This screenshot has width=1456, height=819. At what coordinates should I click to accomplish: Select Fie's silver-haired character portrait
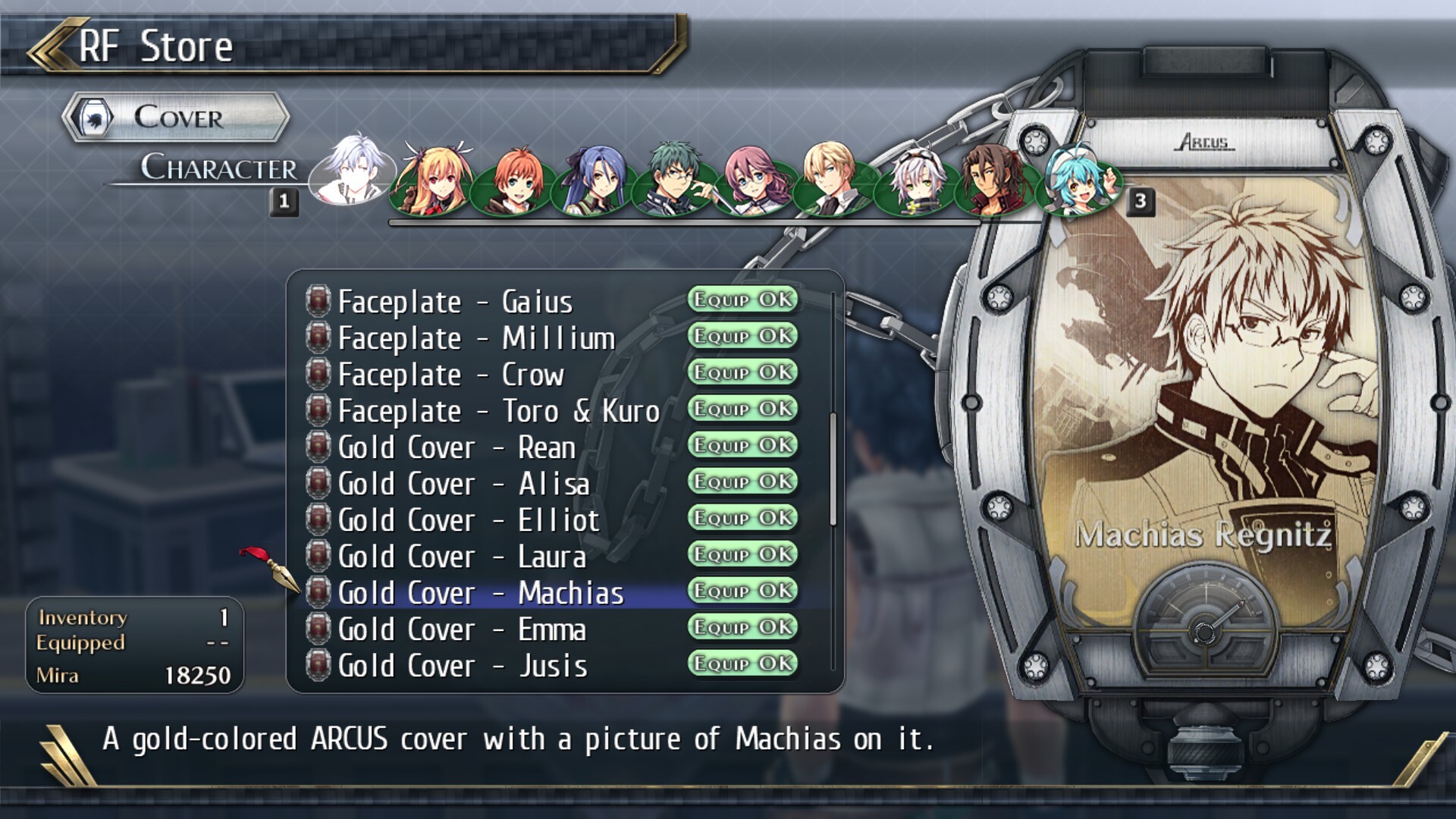913,182
